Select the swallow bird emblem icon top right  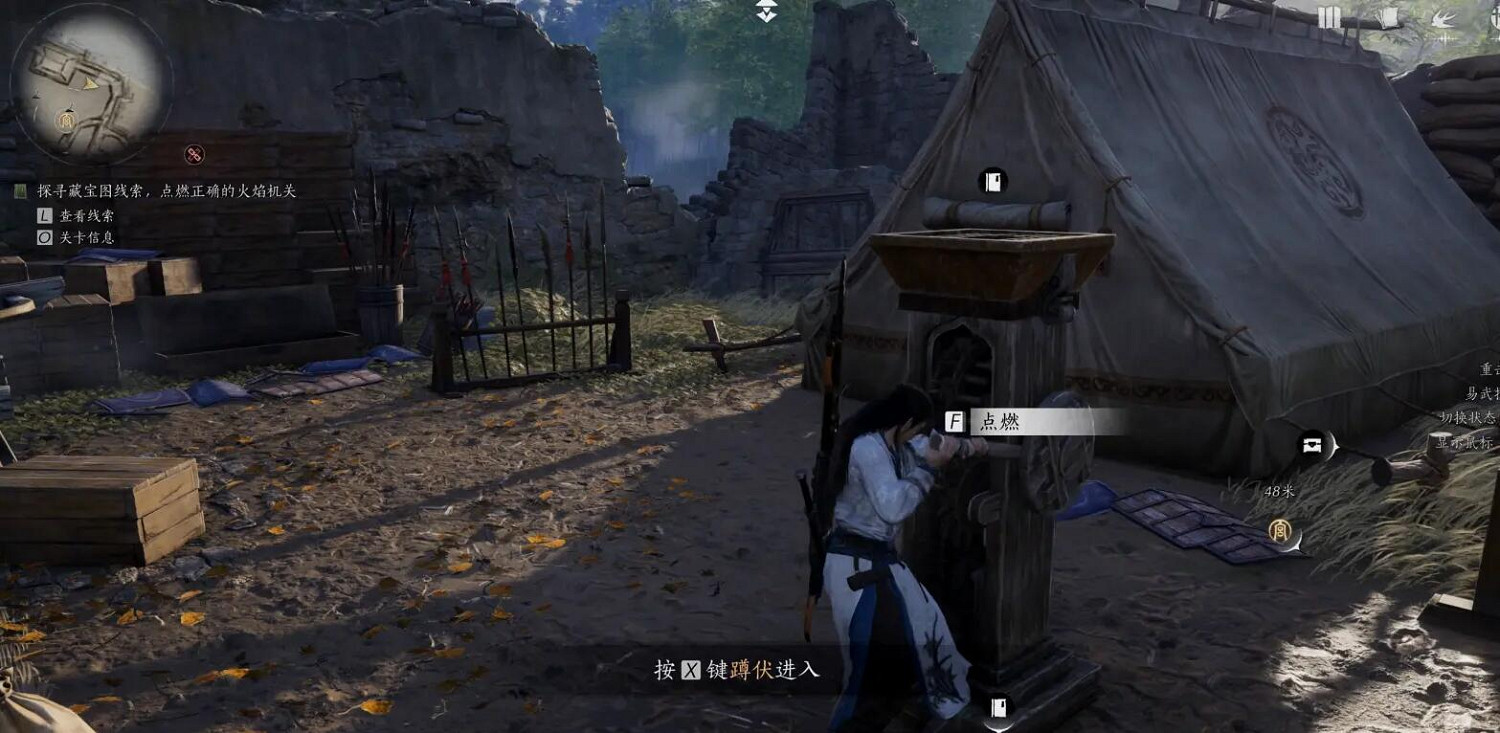tap(1443, 19)
